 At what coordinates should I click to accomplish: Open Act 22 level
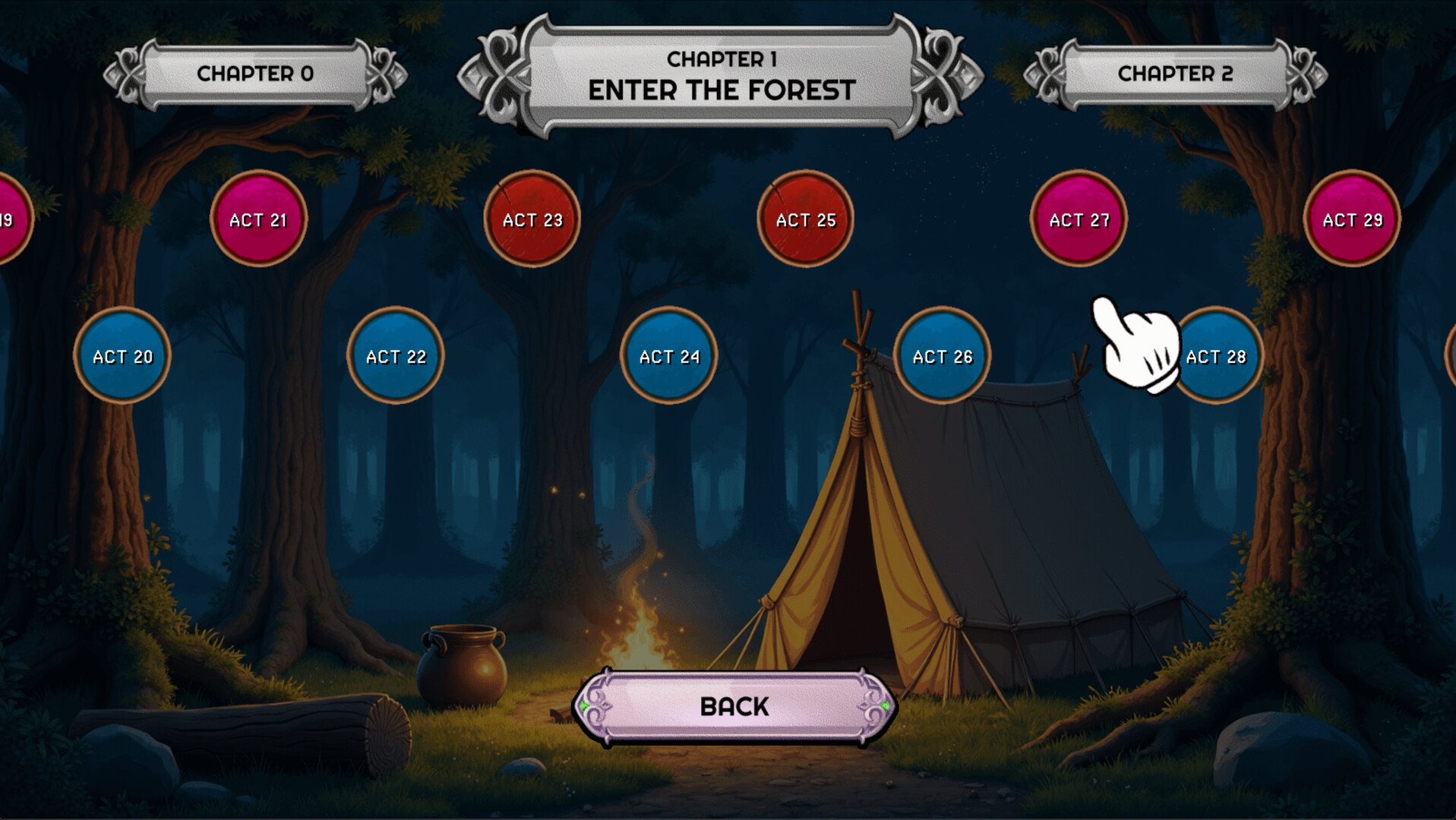click(x=395, y=355)
